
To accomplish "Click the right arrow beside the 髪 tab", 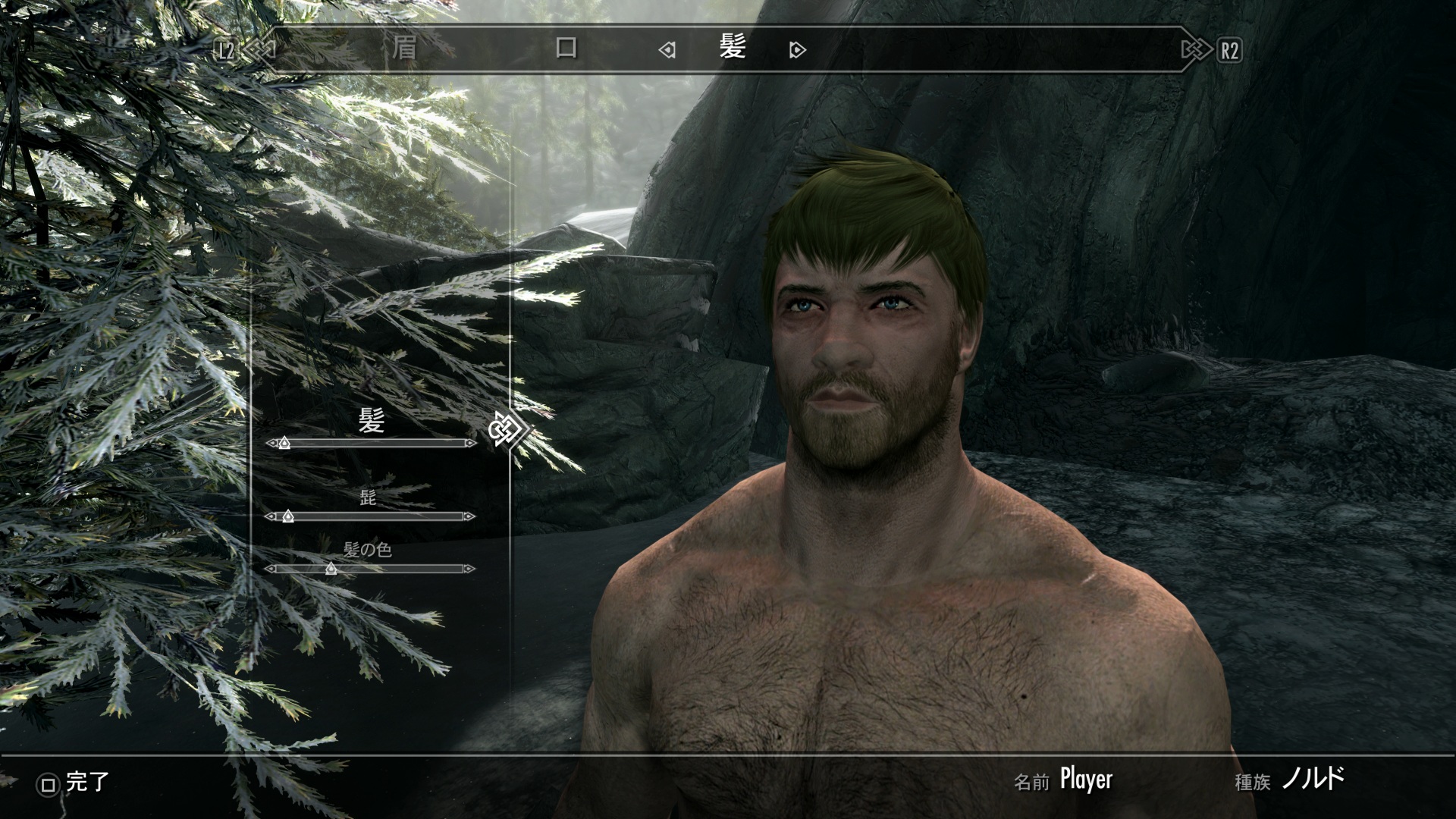I will (797, 50).
